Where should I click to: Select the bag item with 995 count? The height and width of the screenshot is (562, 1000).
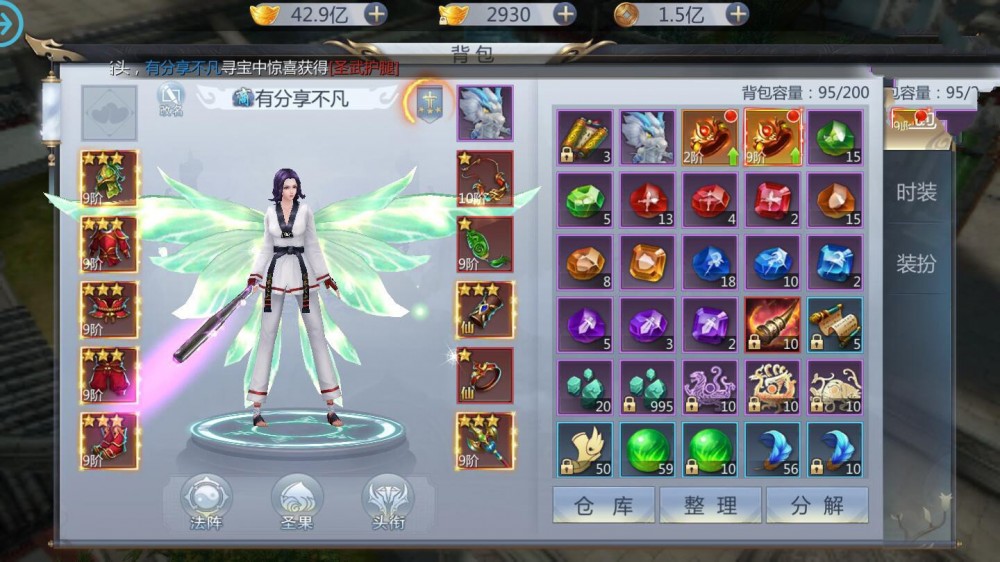pyautogui.click(x=648, y=387)
